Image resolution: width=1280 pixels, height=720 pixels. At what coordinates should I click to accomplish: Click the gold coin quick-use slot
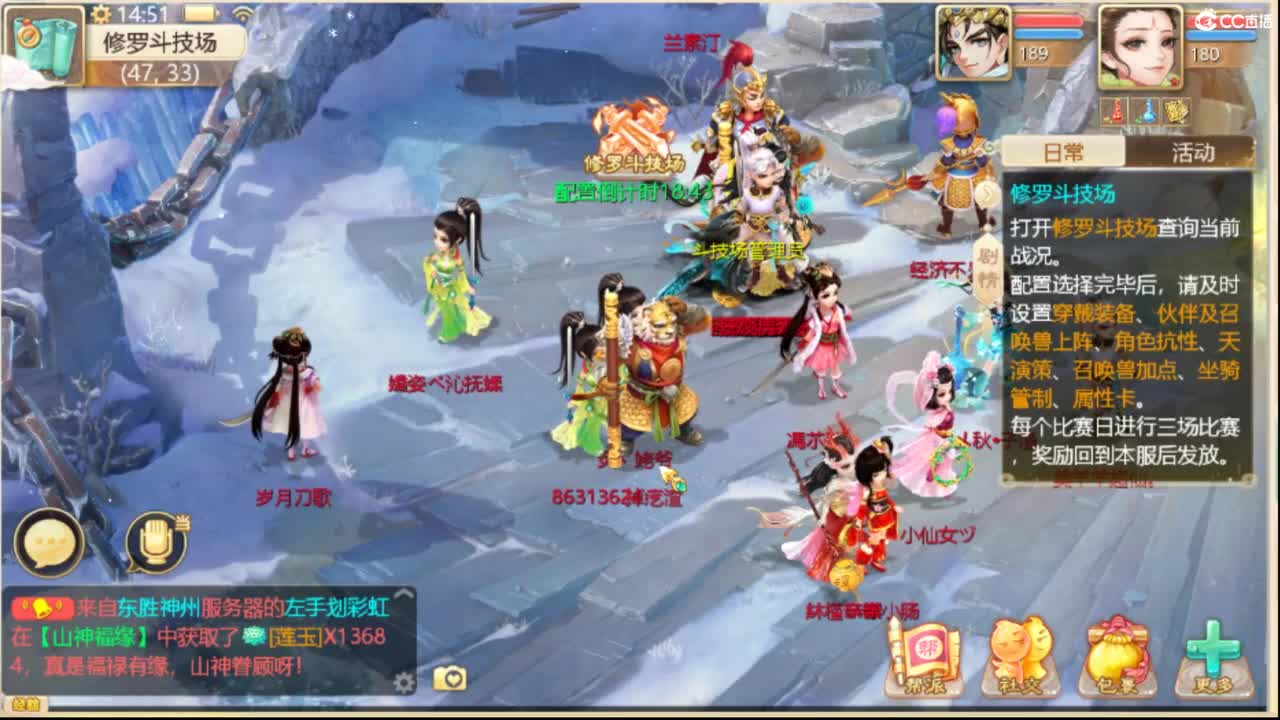pyautogui.click(x=1178, y=112)
